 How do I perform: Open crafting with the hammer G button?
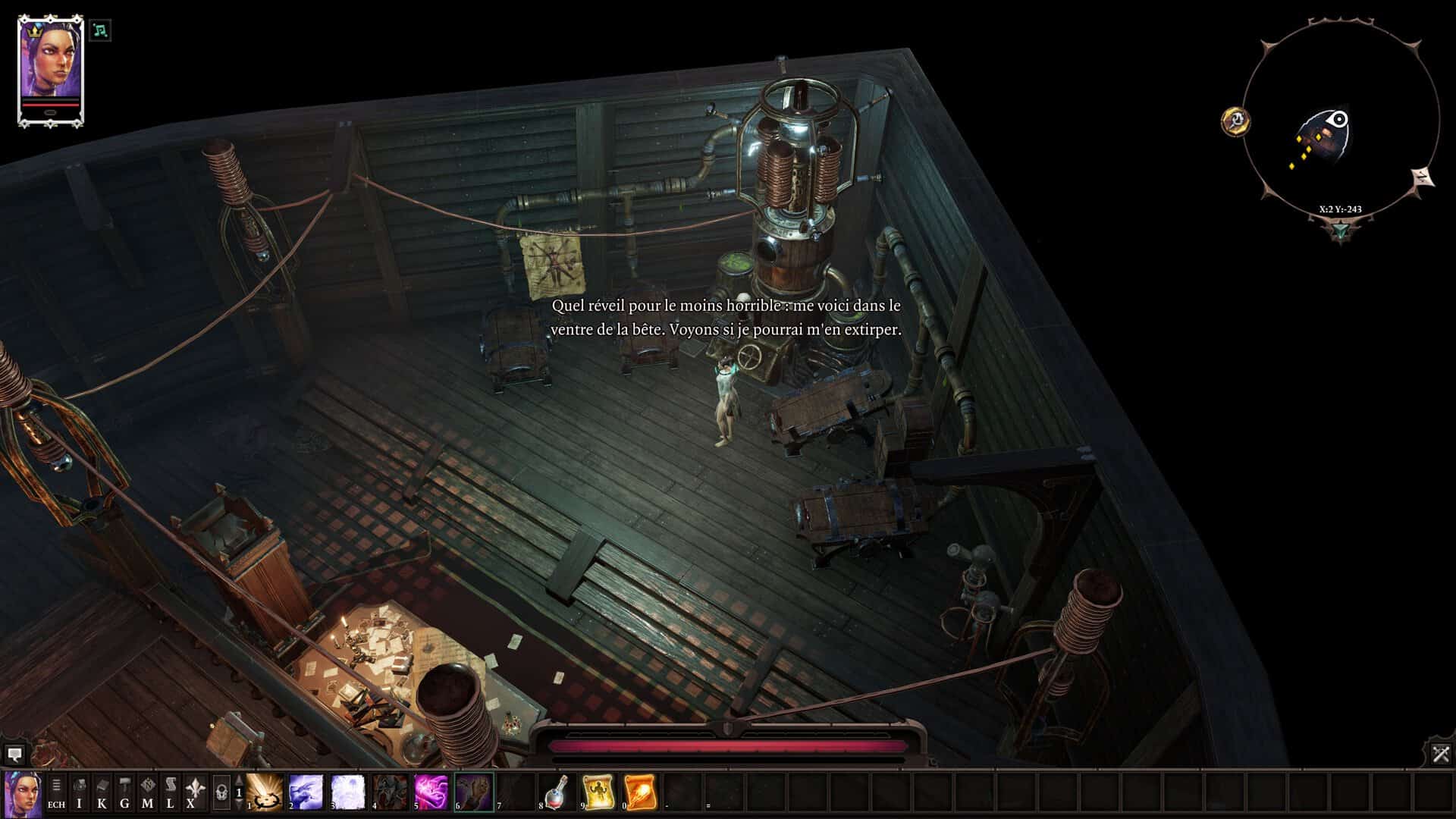(124, 792)
